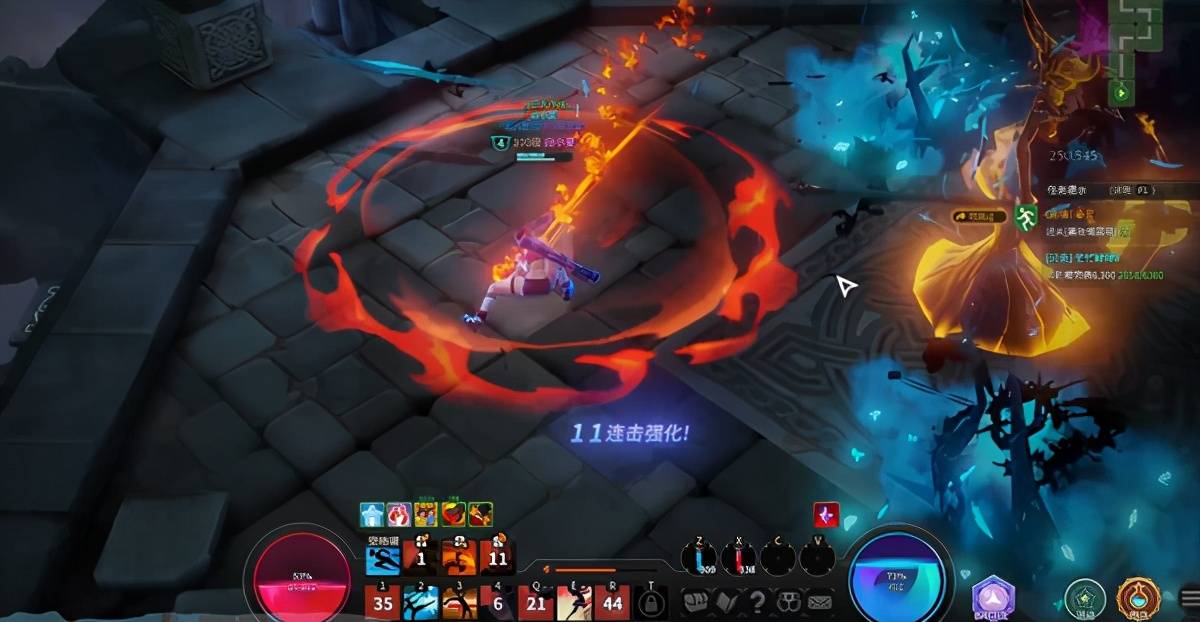Trigger the orange martial-stance skill in slot 3
The height and width of the screenshot is (622, 1200).
459,603
